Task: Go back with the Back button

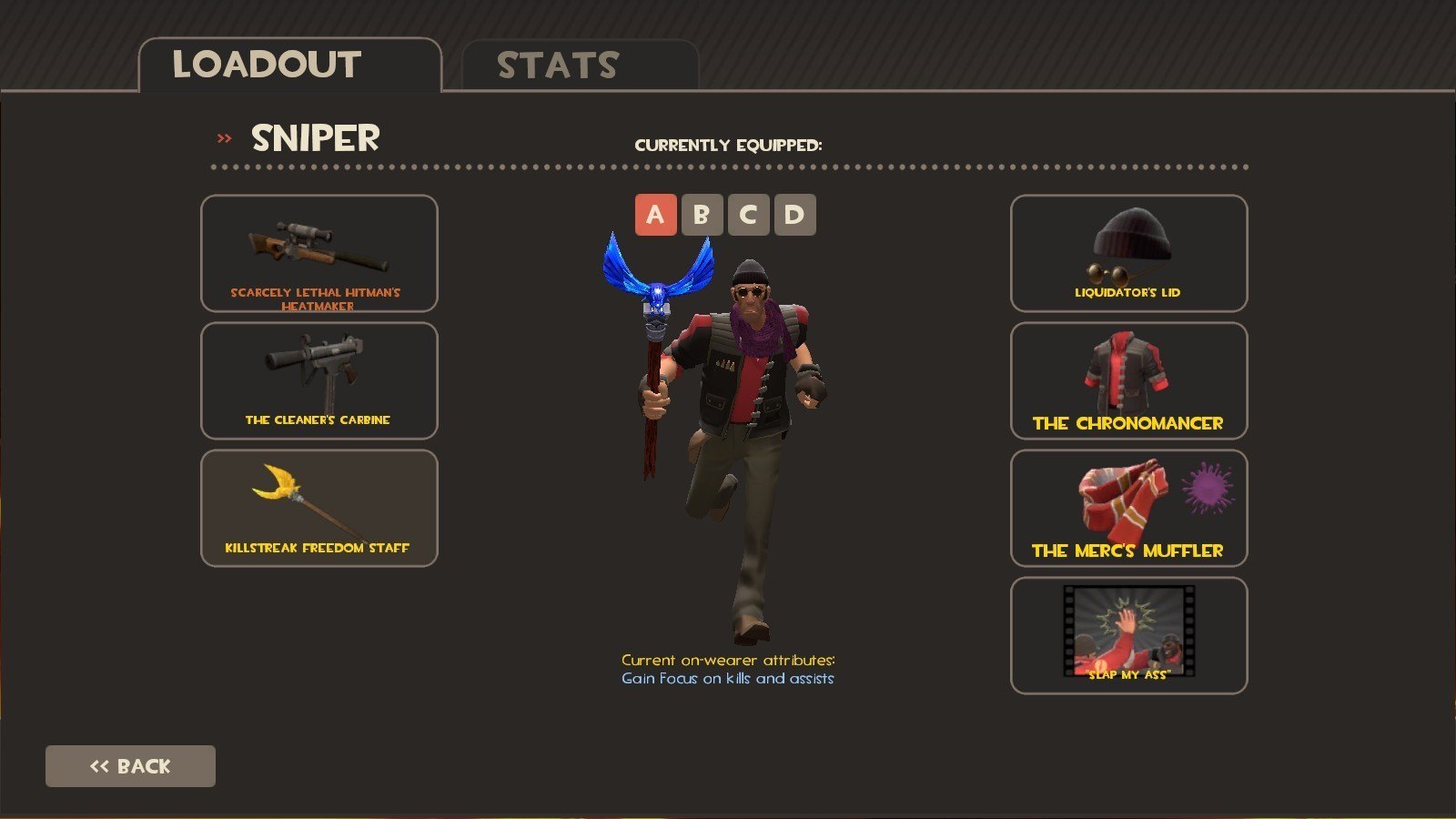Action: click(130, 766)
